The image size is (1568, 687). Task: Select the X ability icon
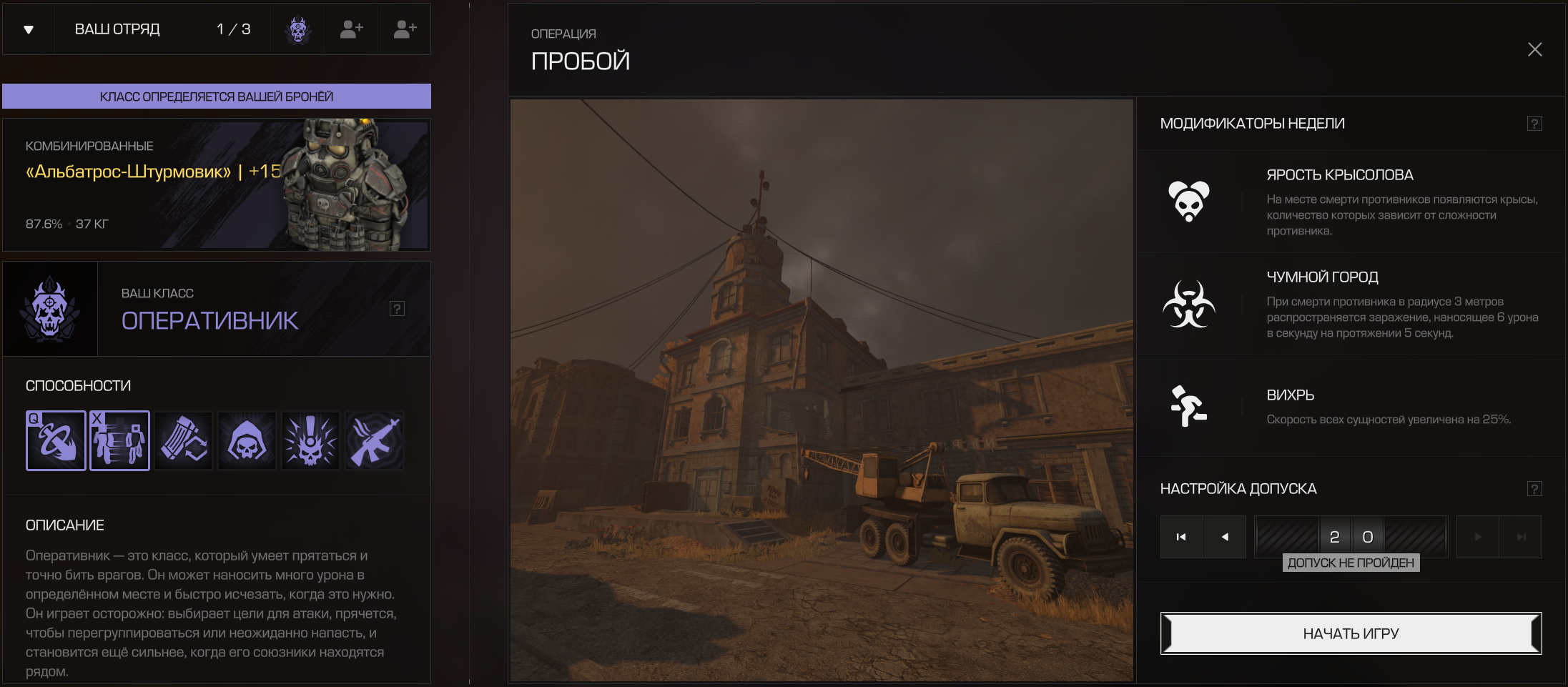pyautogui.click(x=119, y=440)
